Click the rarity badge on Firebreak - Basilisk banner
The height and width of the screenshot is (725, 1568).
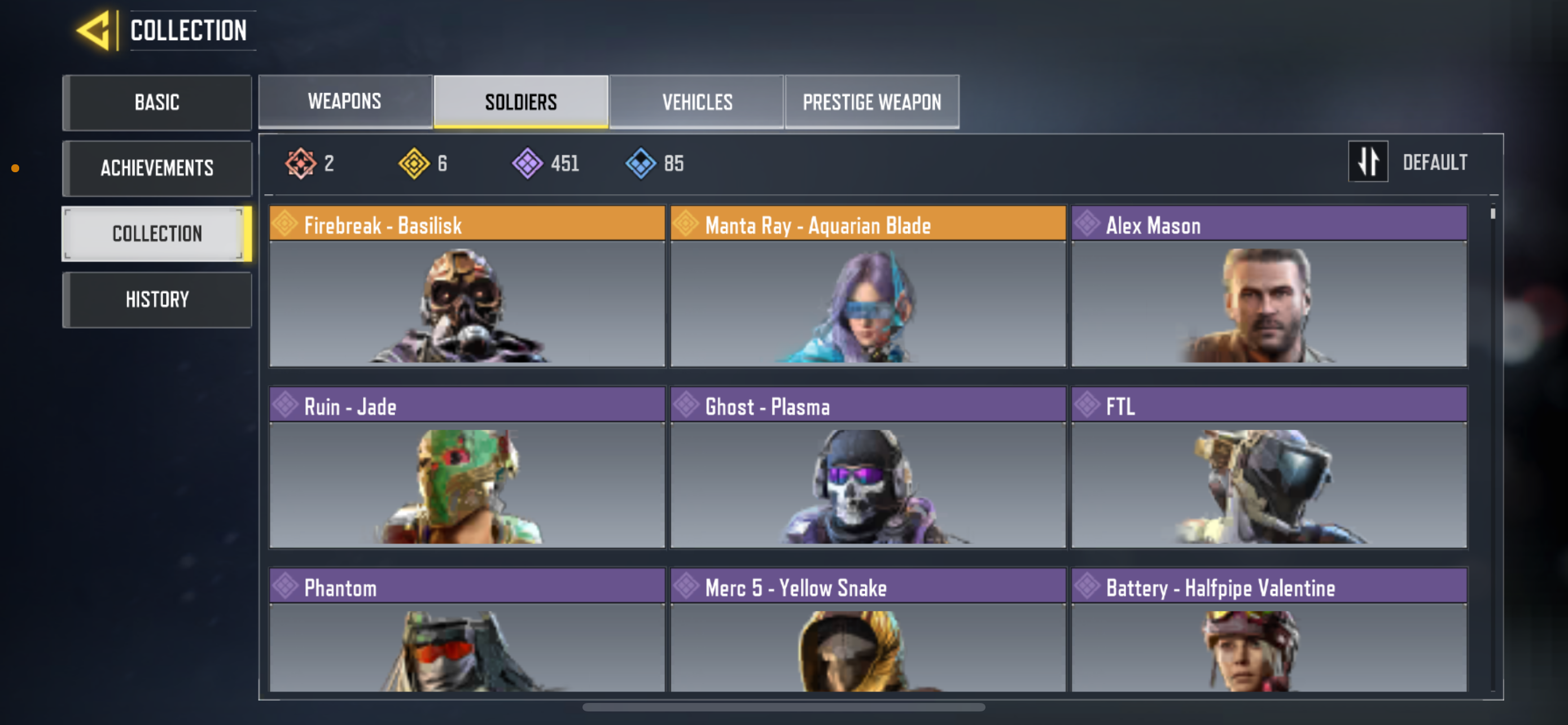286,224
